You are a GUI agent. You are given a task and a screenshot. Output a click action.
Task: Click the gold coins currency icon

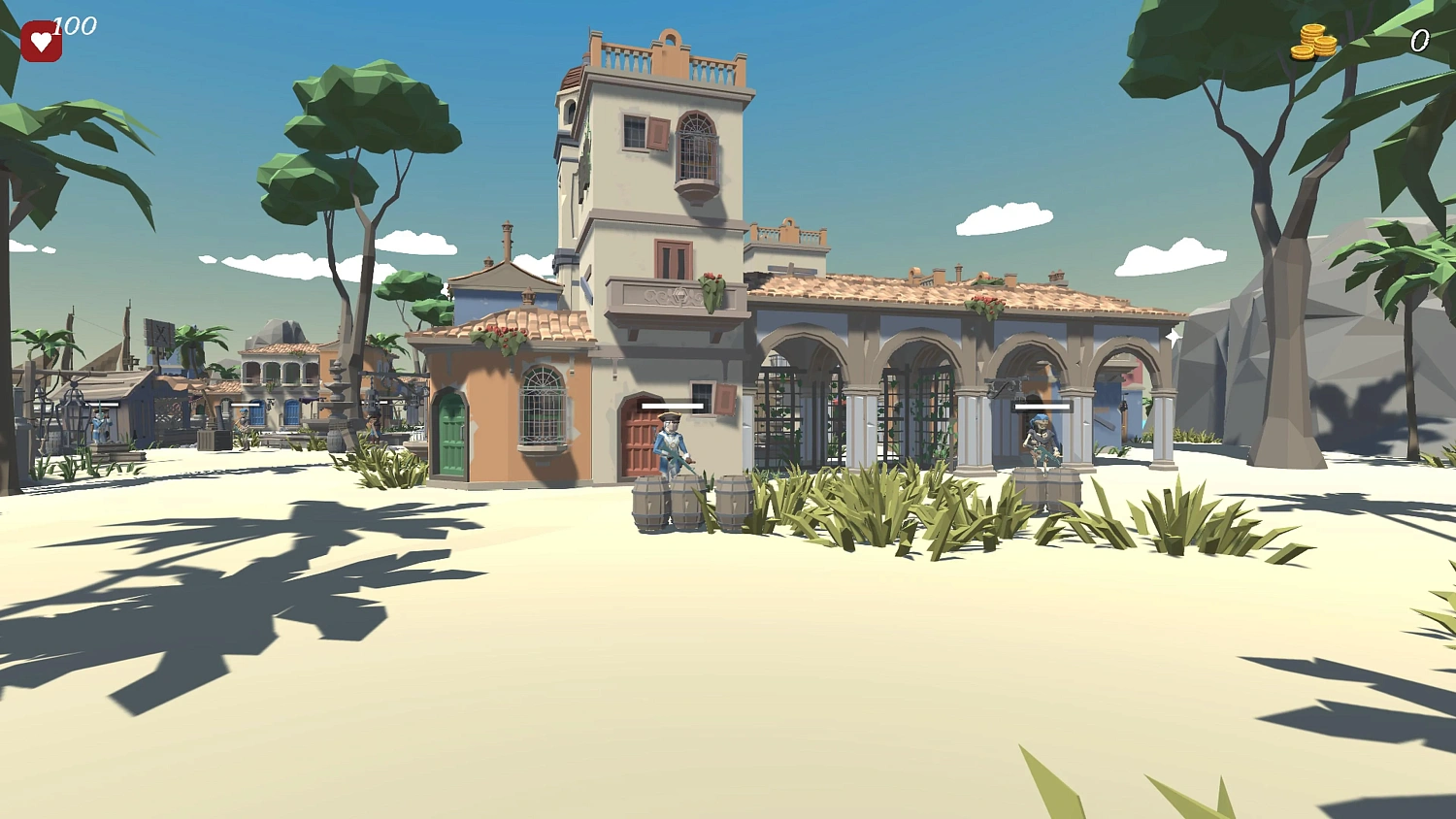pyautogui.click(x=1312, y=42)
